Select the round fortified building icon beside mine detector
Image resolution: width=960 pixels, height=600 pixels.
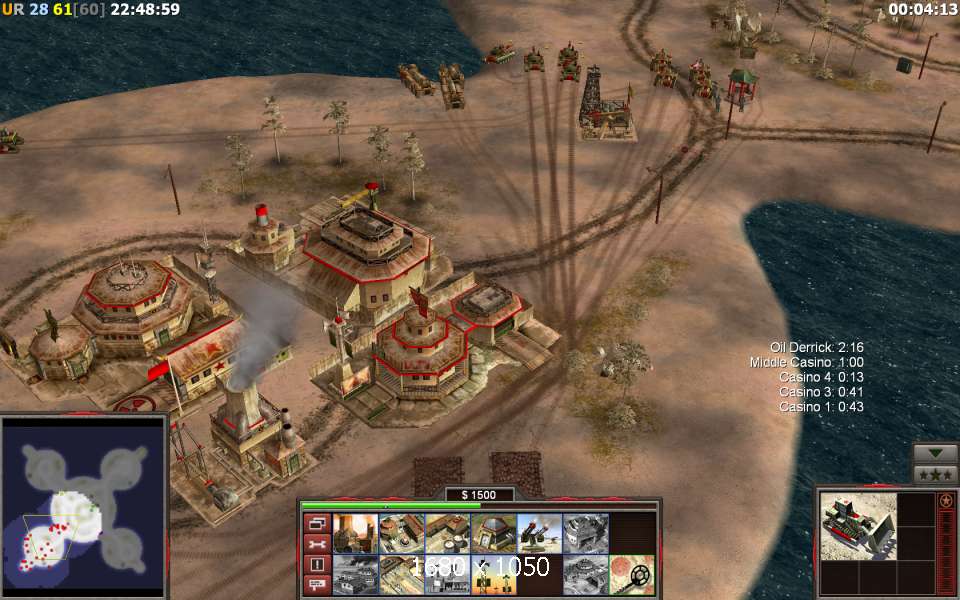[x=585, y=575]
